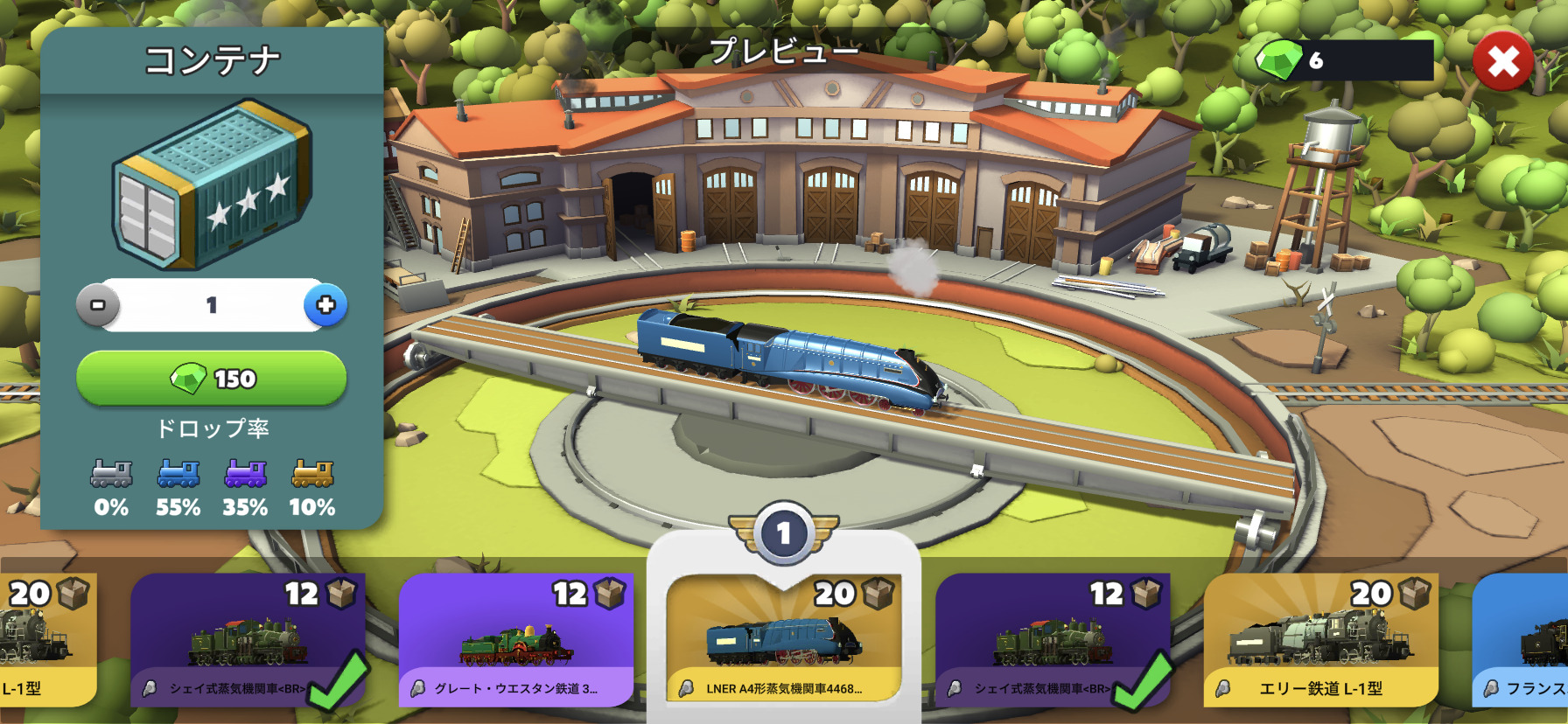
Task: Close the container preview screen
Action: tap(1502, 61)
